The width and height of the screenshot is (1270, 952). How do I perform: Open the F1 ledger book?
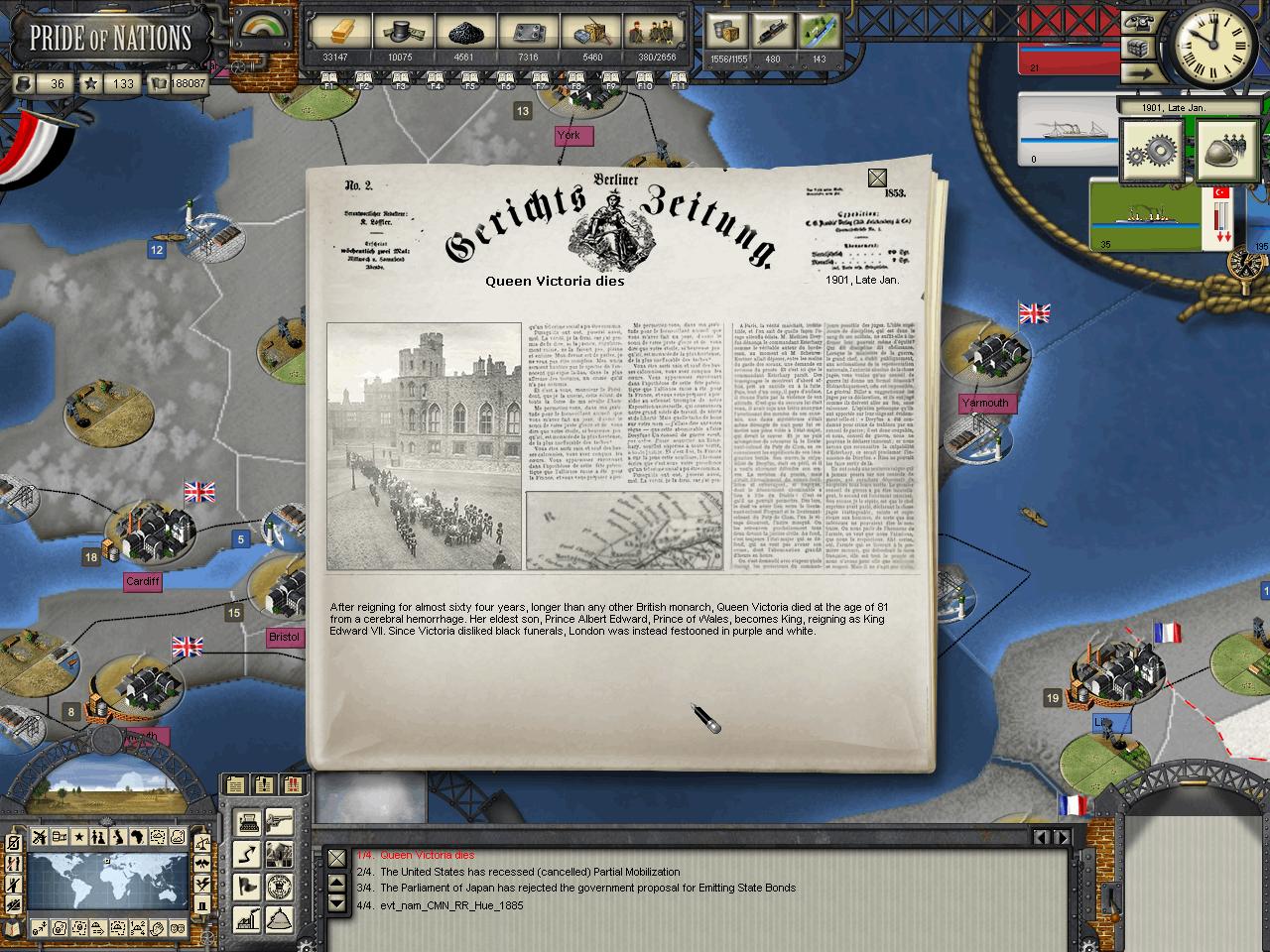pyautogui.click(x=328, y=80)
